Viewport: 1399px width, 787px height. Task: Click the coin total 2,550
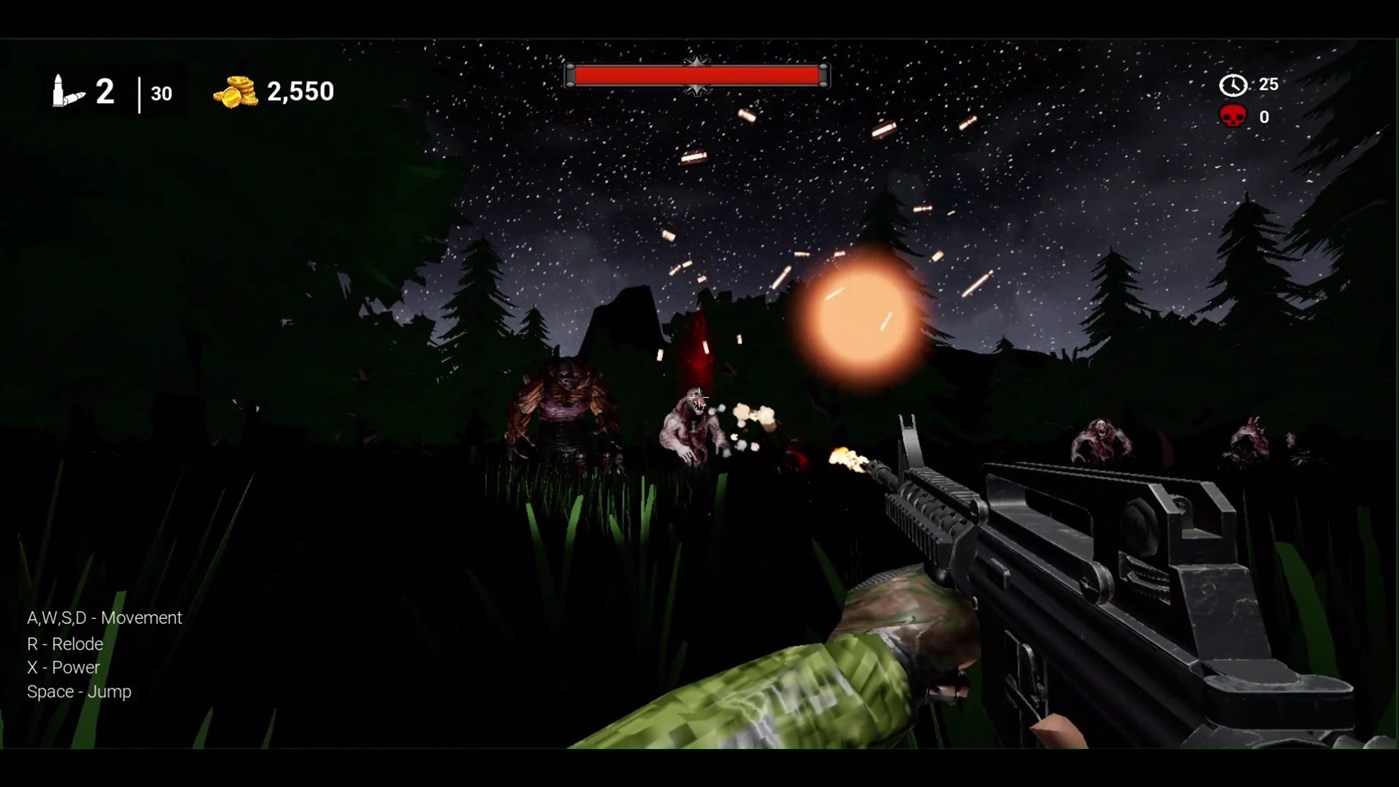[300, 91]
